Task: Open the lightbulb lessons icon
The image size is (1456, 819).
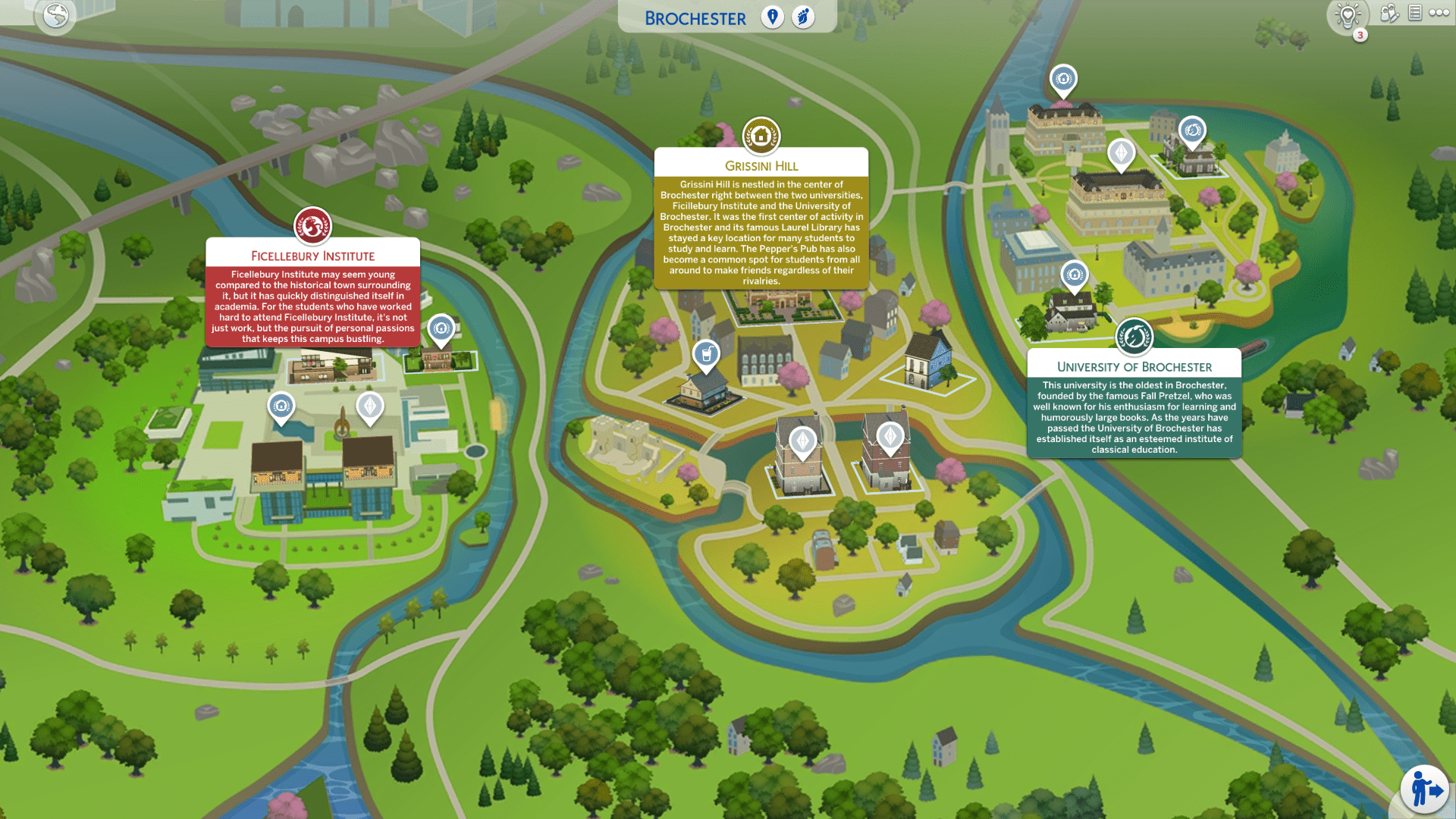Action: pos(1348,15)
